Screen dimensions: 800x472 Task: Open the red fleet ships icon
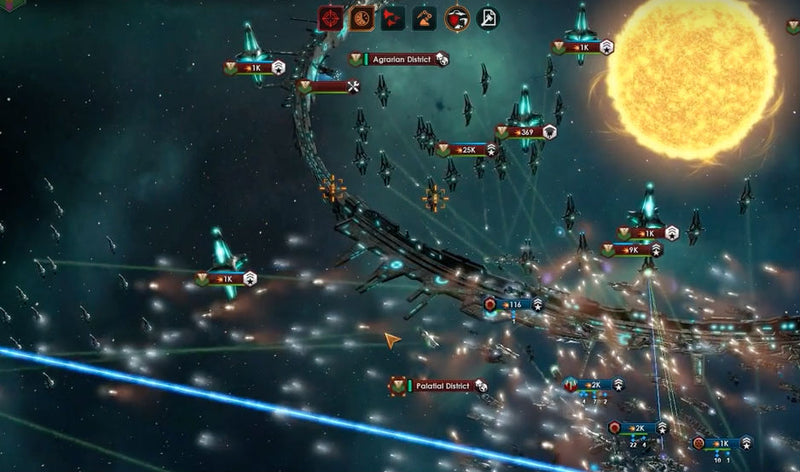pos(393,17)
